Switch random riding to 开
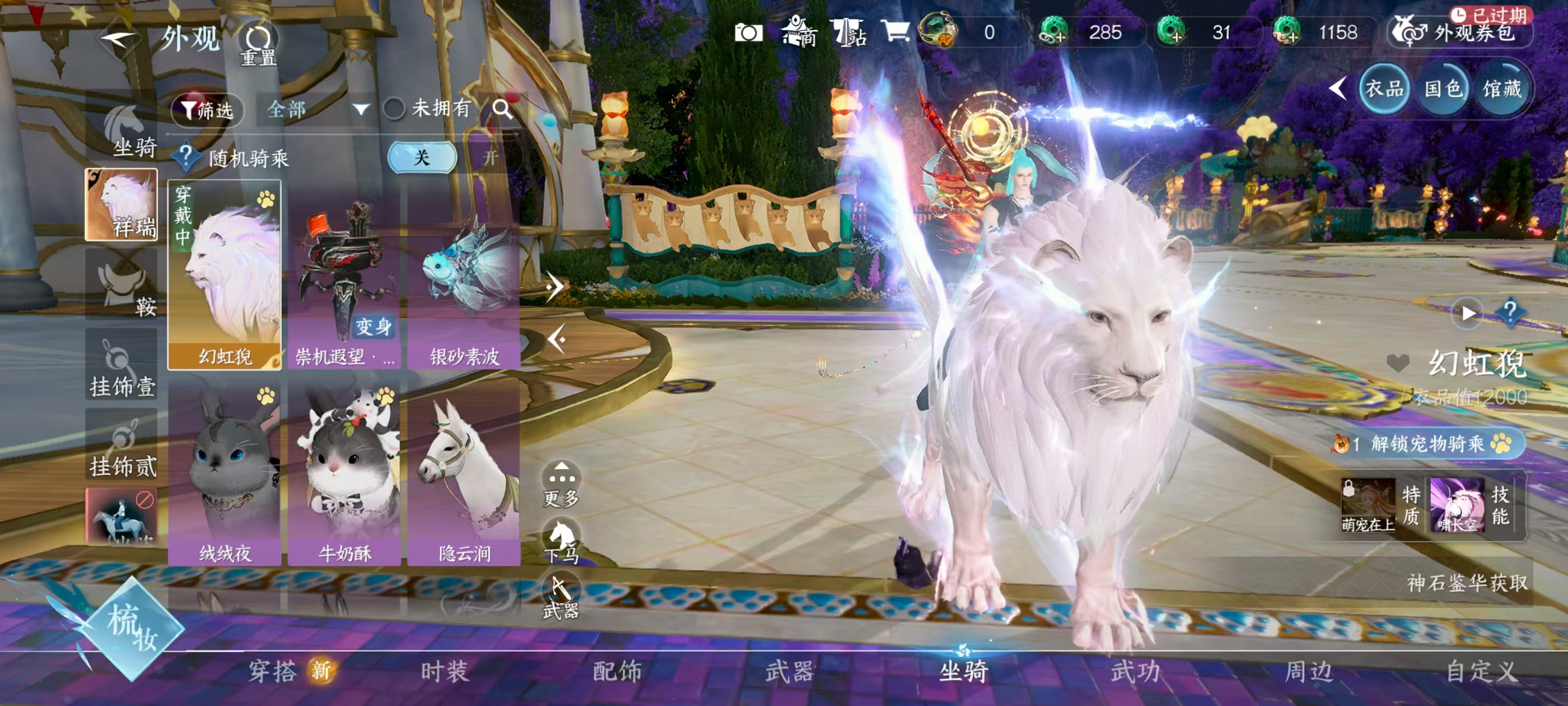 click(x=490, y=158)
